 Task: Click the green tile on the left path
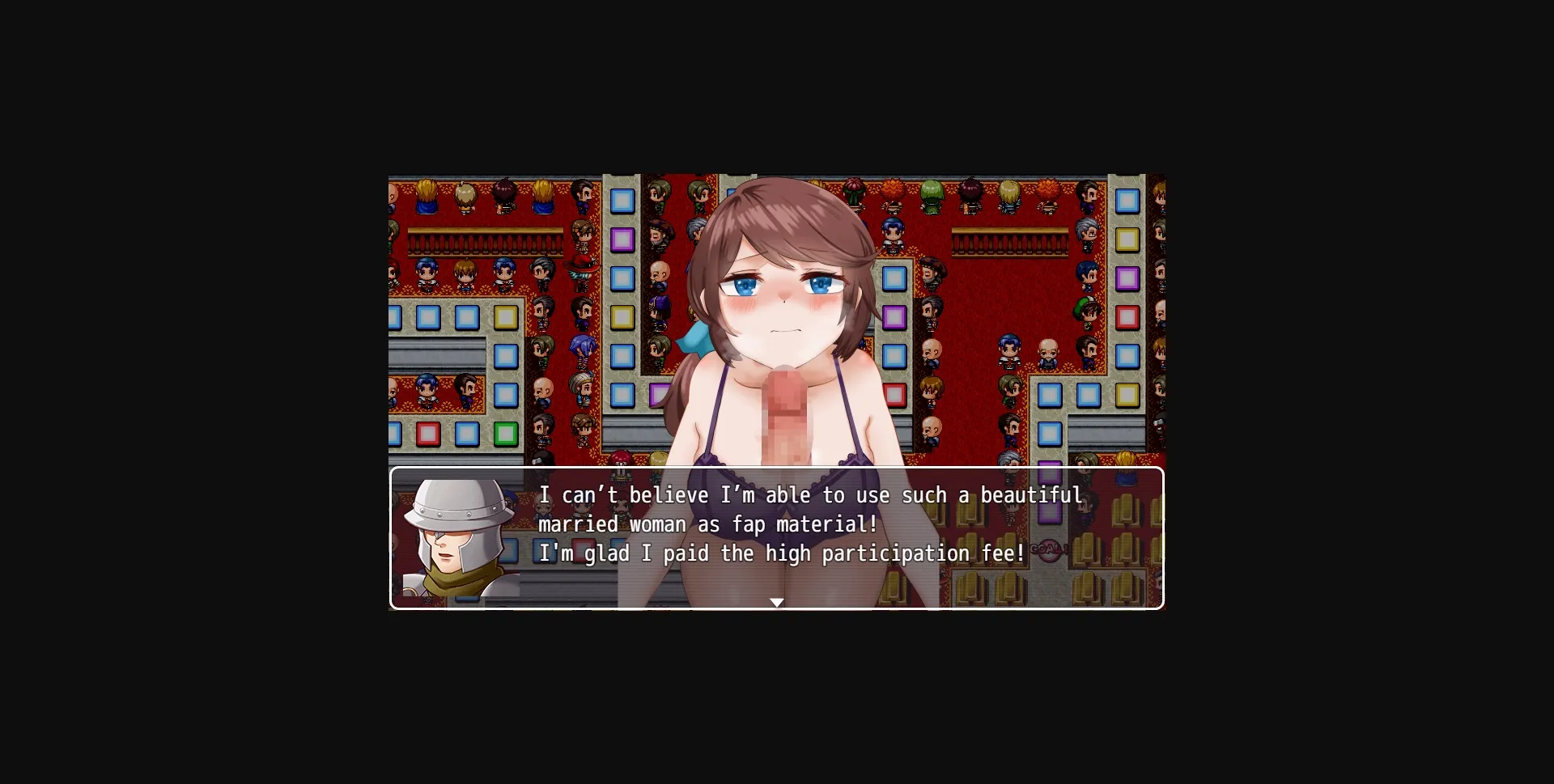tap(506, 434)
